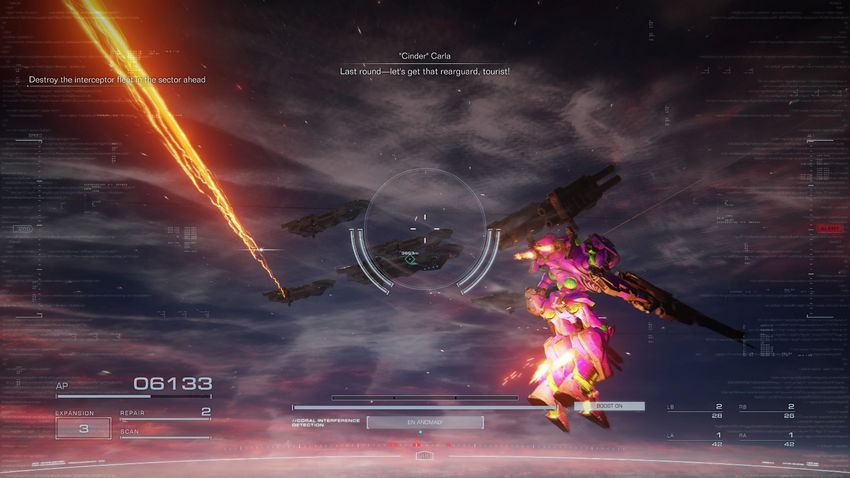Activate the Expansion core ability box

tap(83, 428)
